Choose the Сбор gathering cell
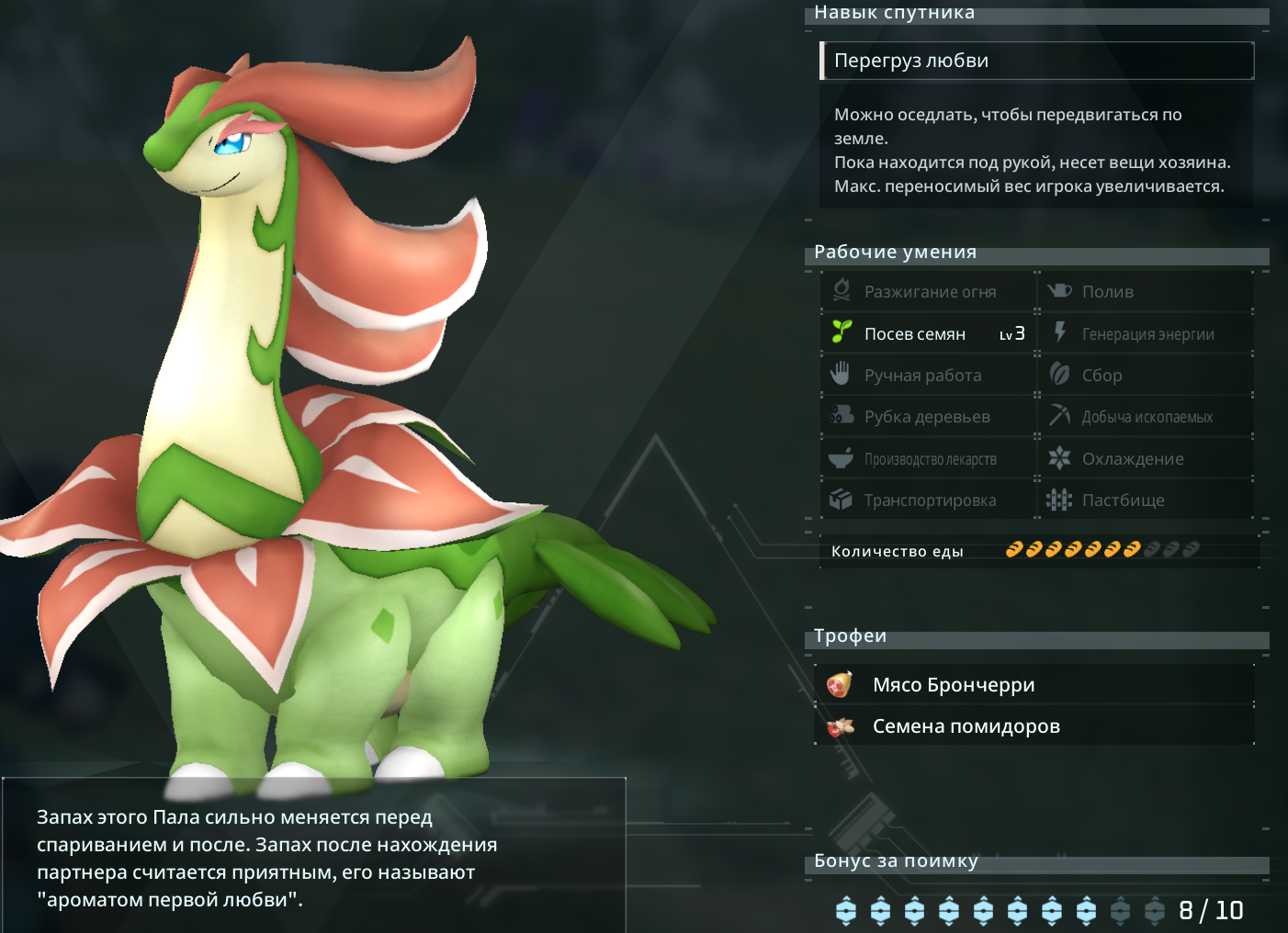Viewport: 1288px width, 933px height. pyautogui.click(x=1147, y=376)
